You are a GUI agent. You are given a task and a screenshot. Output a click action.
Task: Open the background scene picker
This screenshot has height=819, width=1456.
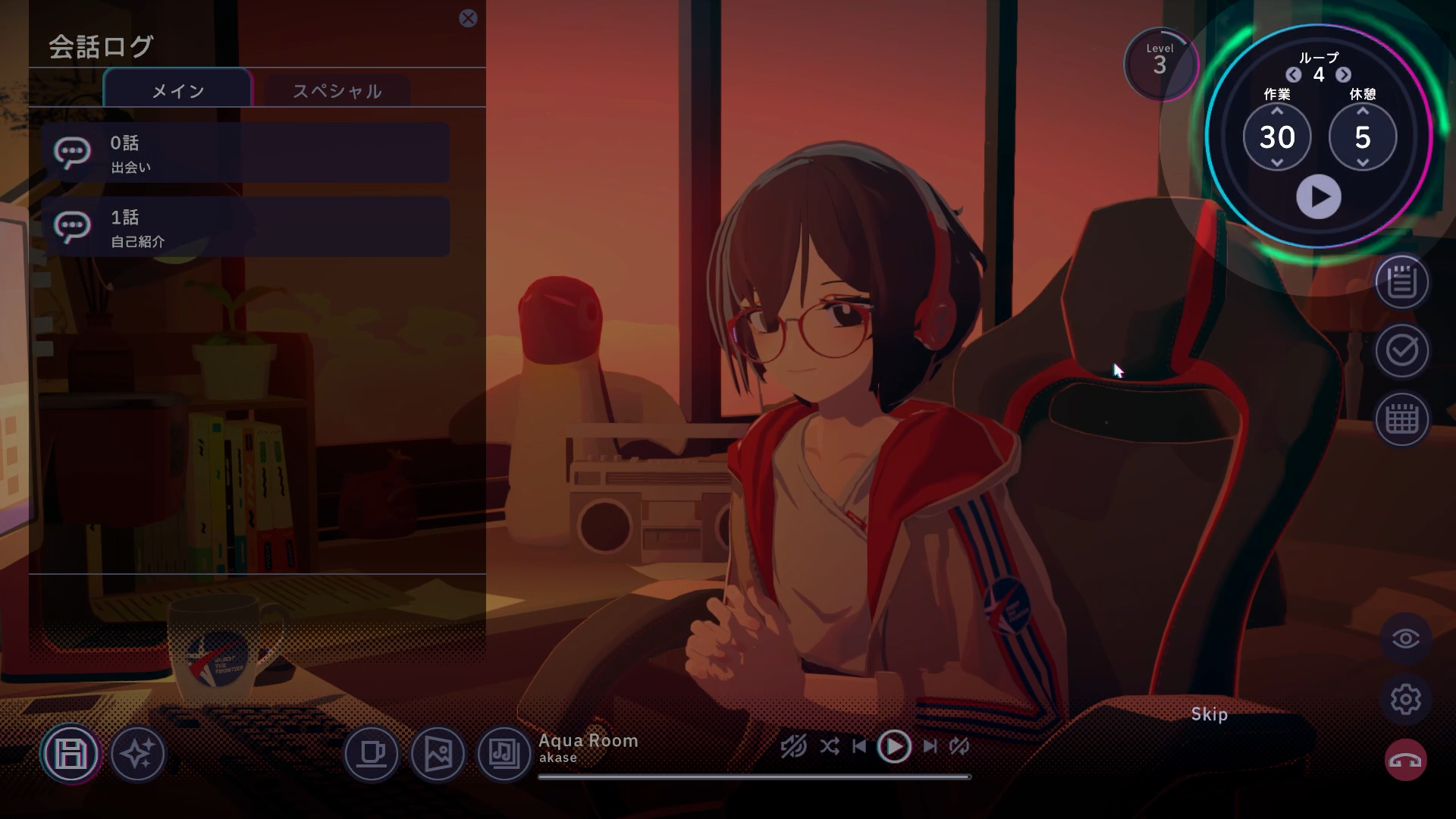[438, 754]
